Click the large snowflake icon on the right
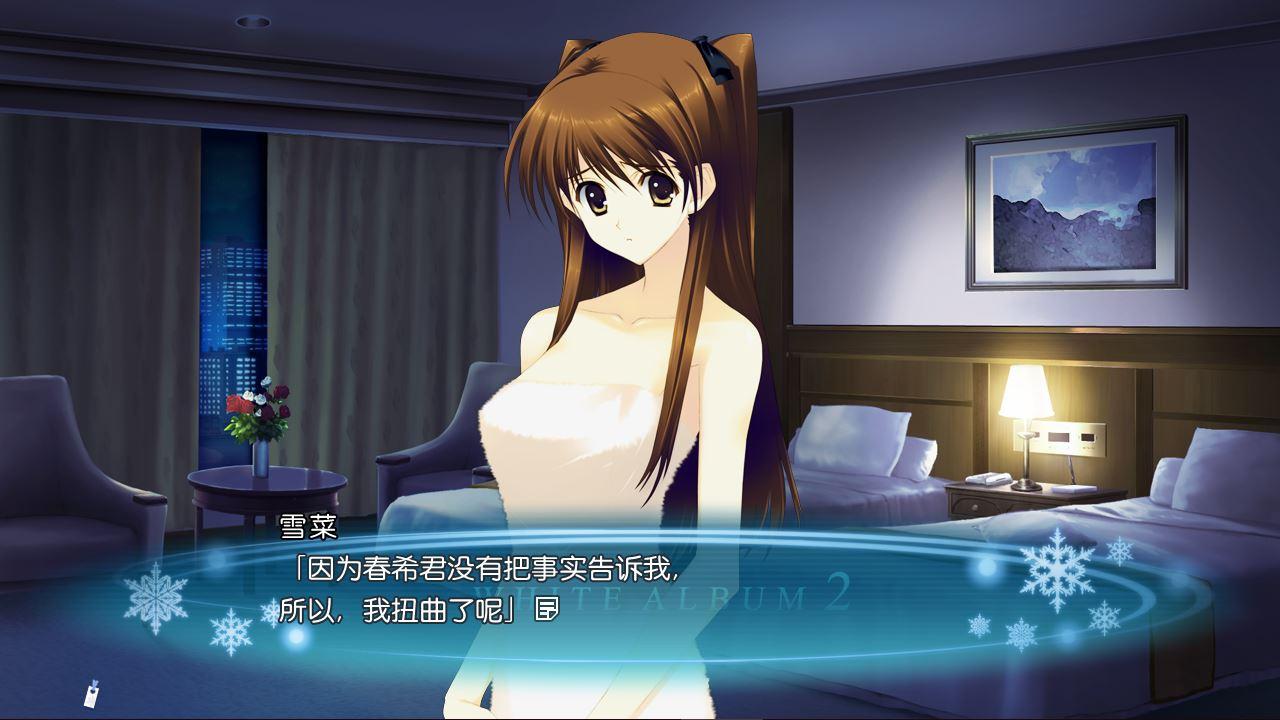1280x720 pixels. pos(1058,571)
